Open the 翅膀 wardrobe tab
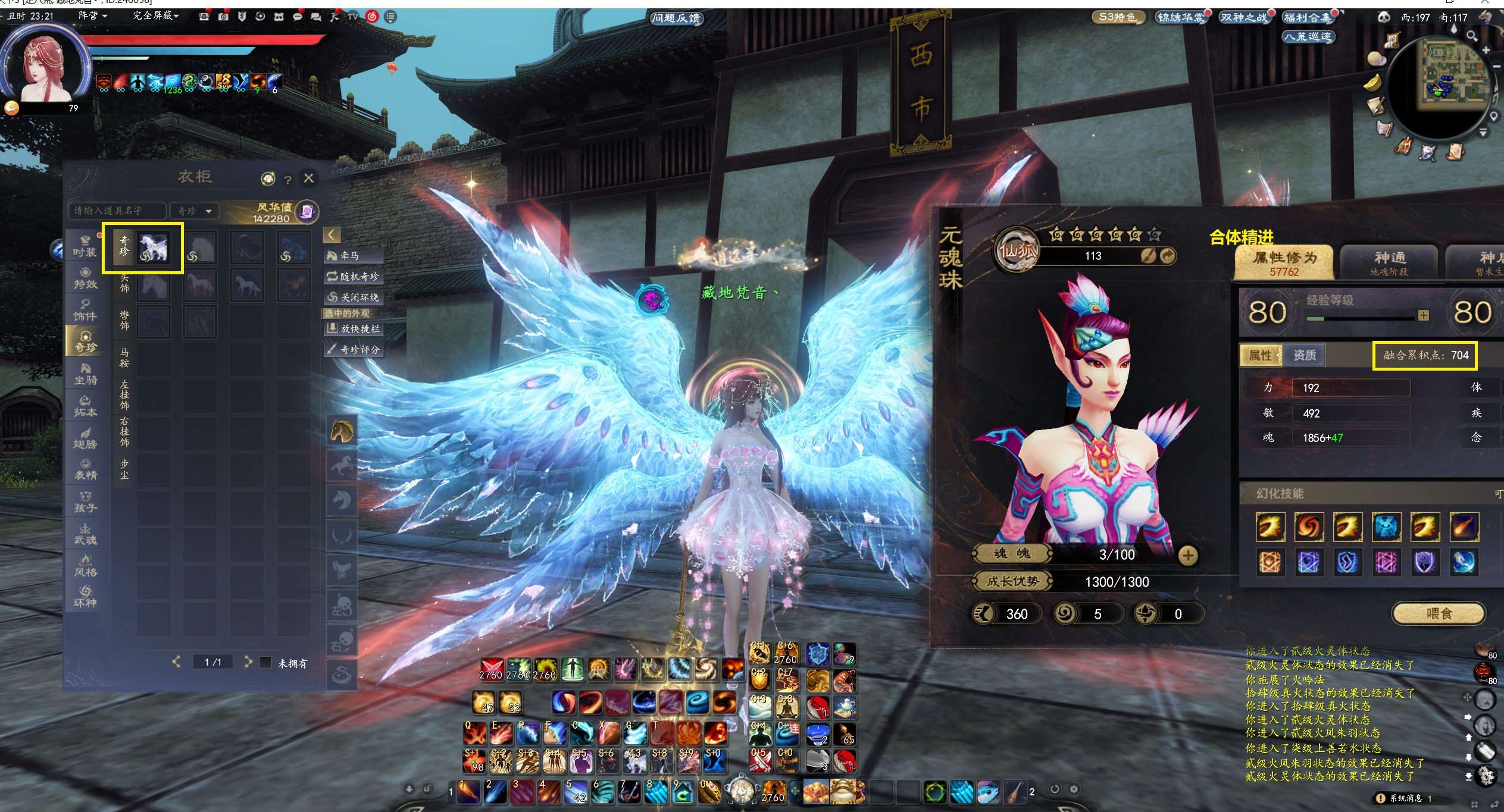Image resolution: width=1504 pixels, height=812 pixels. pyautogui.click(x=85, y=438)
